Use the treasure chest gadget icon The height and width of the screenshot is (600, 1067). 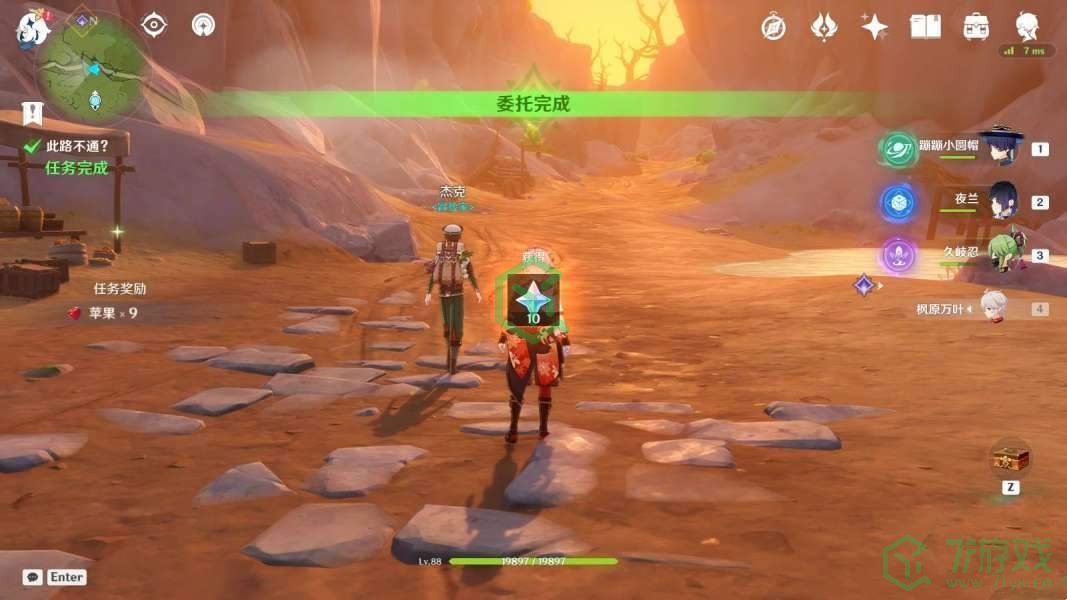pyautogui.click(x=1010, y=459)
